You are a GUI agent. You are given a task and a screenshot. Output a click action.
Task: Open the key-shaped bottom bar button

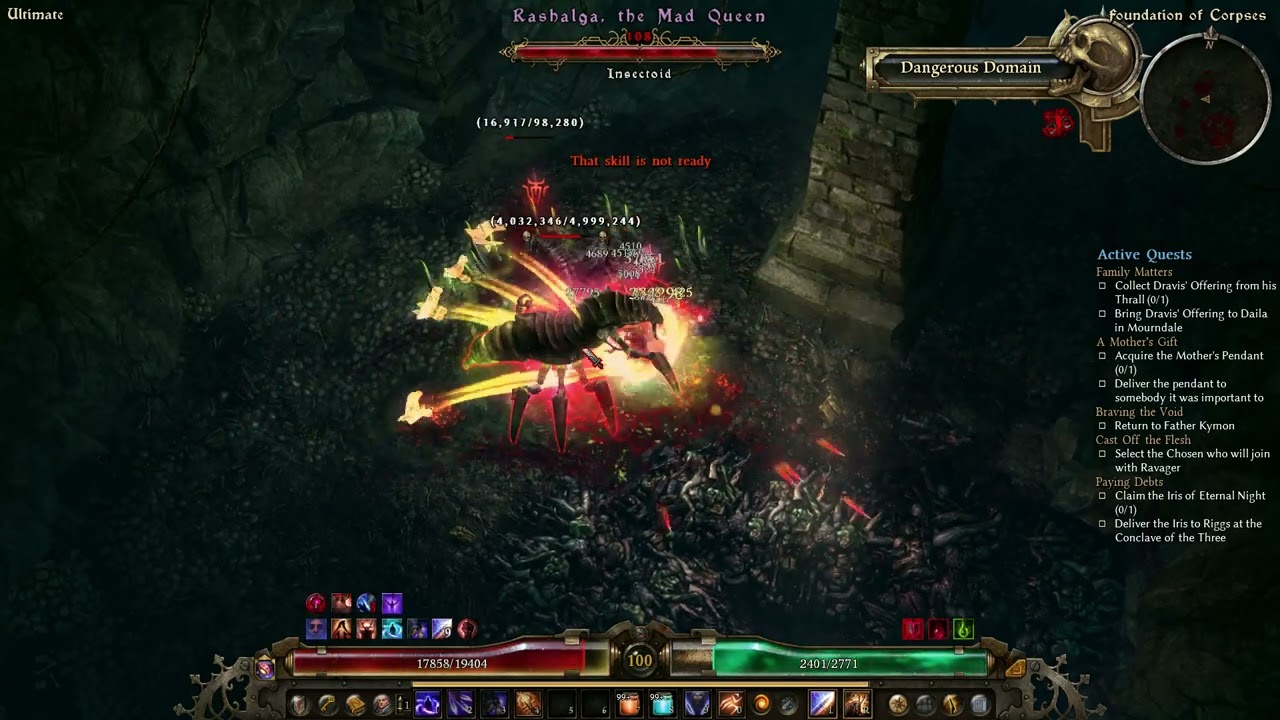328,704
